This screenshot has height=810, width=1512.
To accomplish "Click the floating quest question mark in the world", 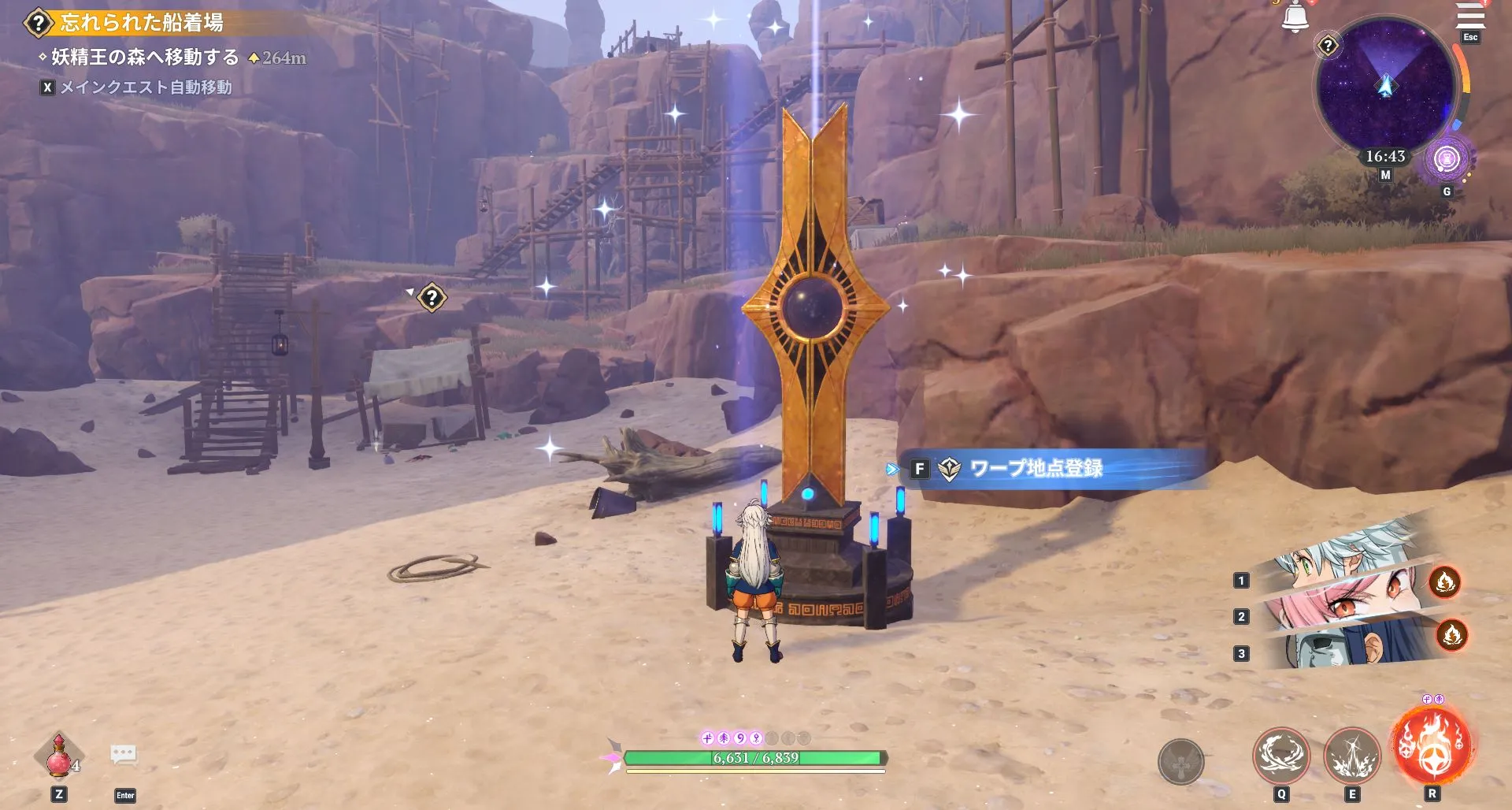I will tap(431, 298).
